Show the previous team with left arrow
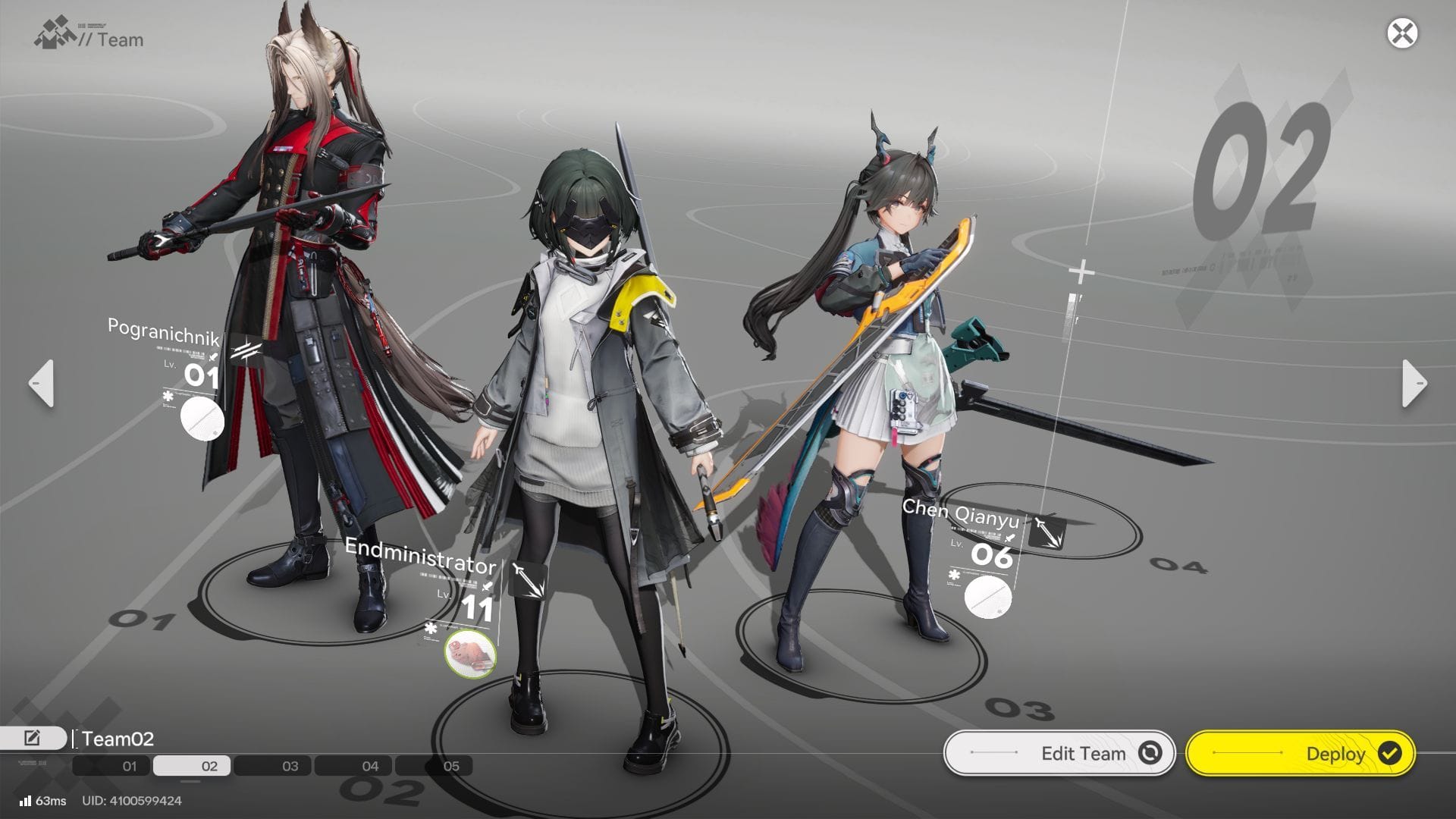 pyautogui.click(x=42, y=384)
